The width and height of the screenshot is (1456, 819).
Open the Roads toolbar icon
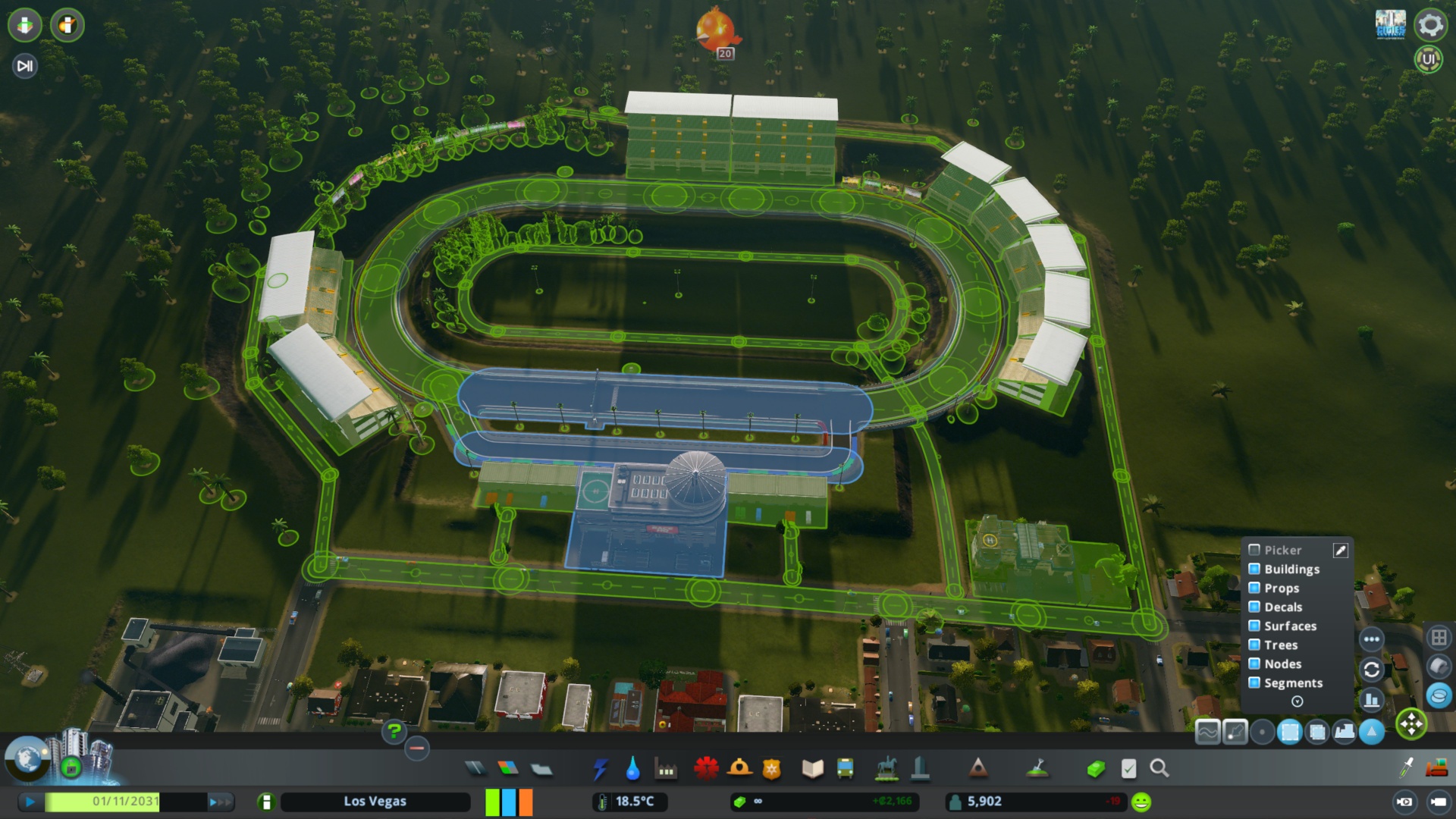(475, 767)
